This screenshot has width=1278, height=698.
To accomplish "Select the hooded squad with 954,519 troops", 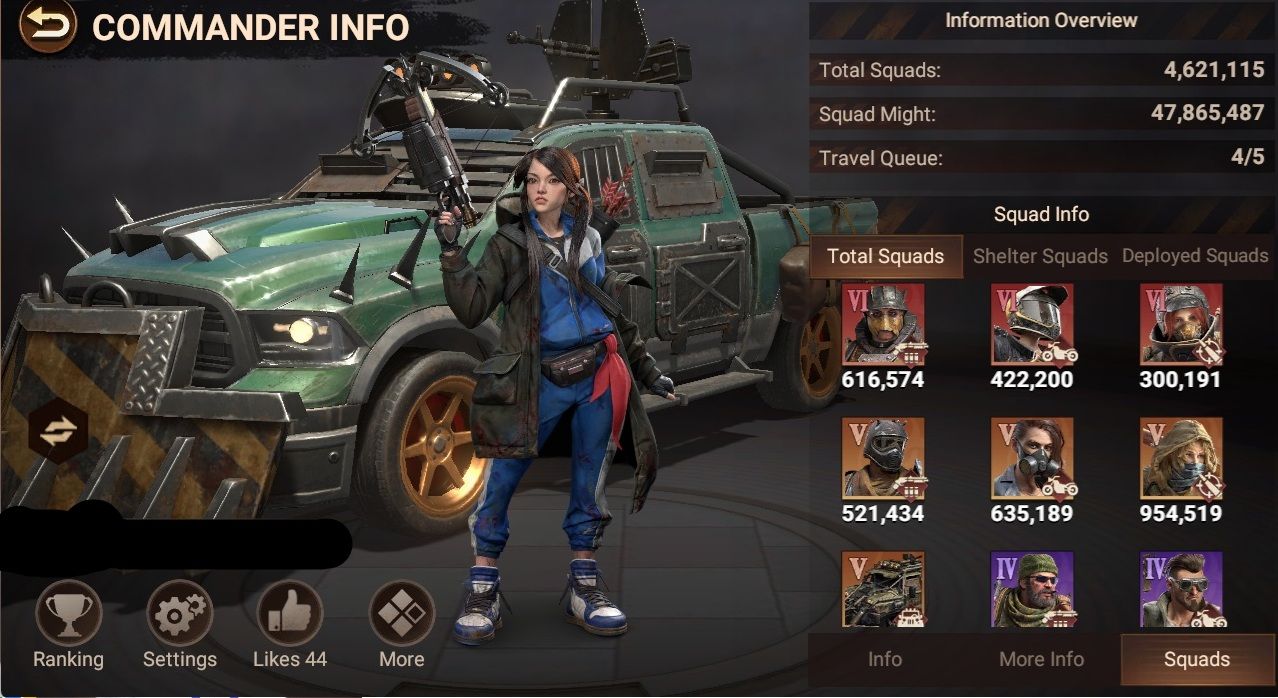I will coord(1181,458).
